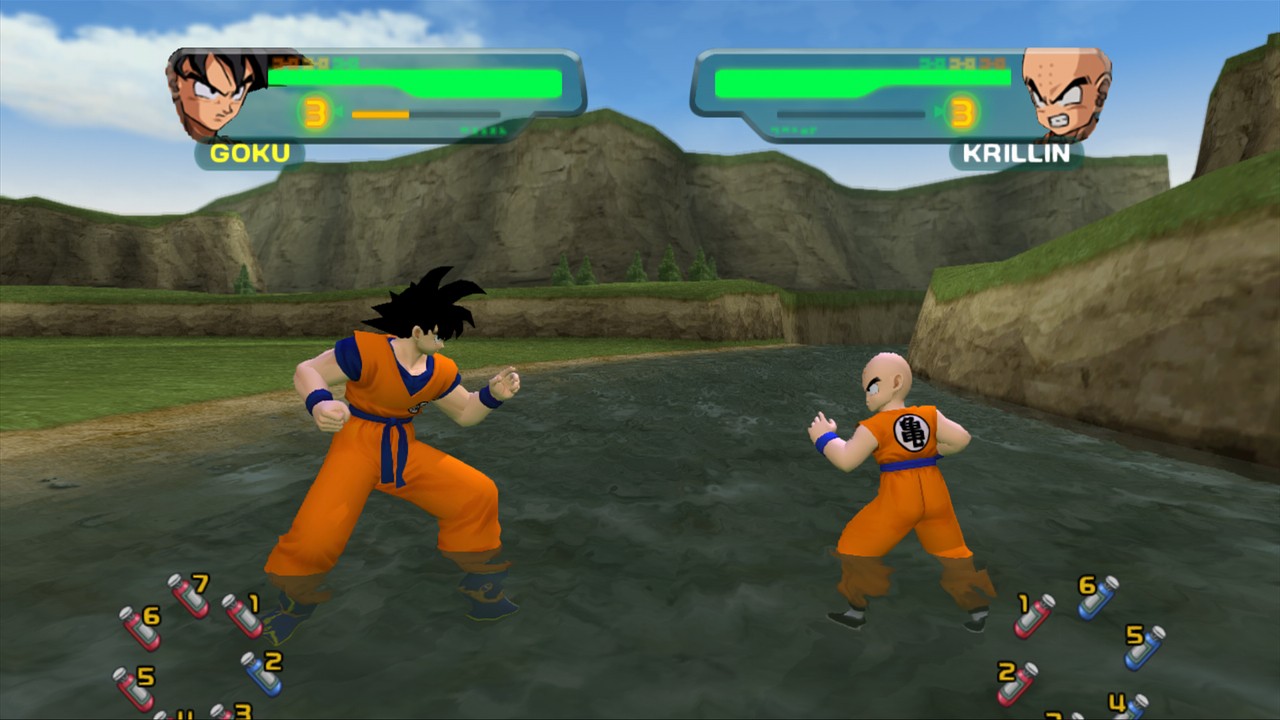Choose Krillin's blue capsule numbered 6
The height and width of the screenshot is (720, 1280).
(1097, 597)
